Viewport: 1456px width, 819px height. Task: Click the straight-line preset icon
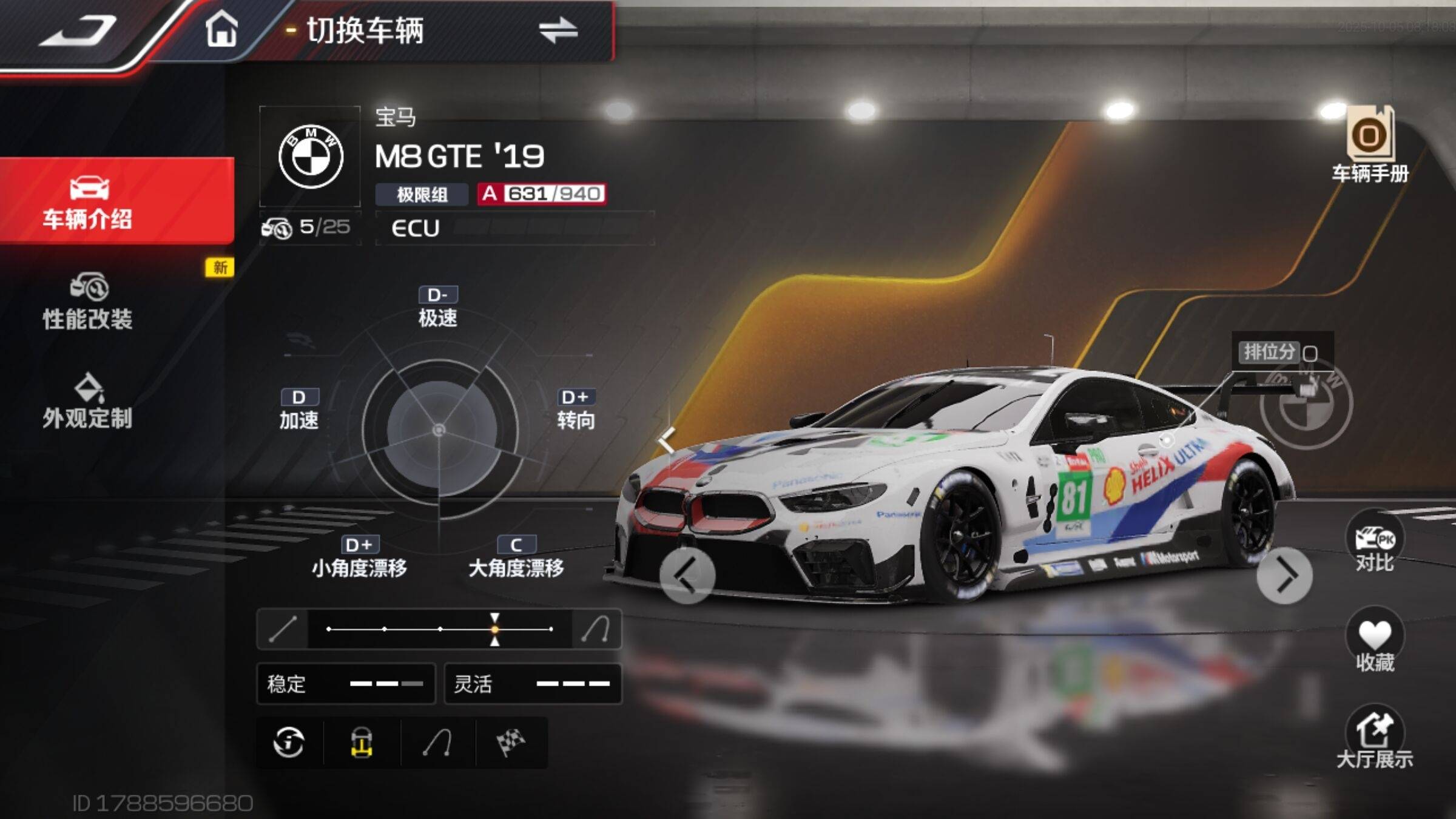pyautogui.click(x=283, y=629)
